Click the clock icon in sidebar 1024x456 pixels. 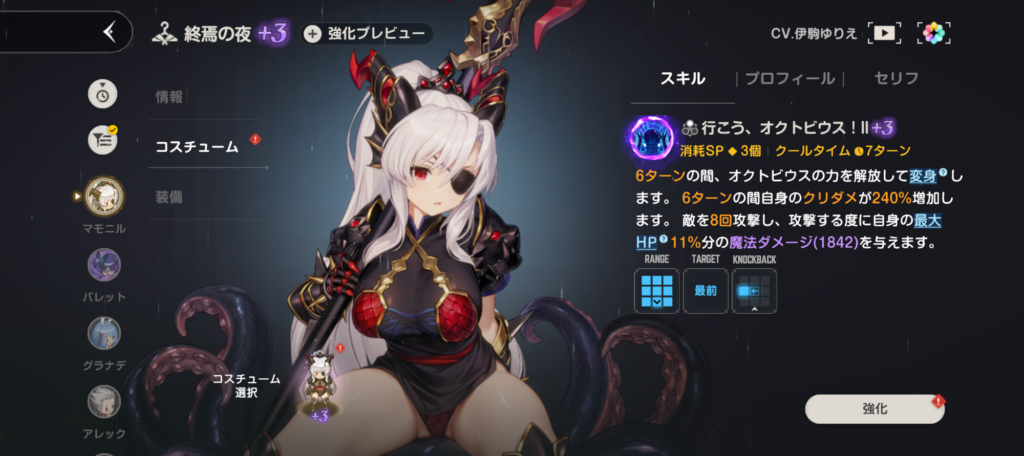(x=103, y=94)
